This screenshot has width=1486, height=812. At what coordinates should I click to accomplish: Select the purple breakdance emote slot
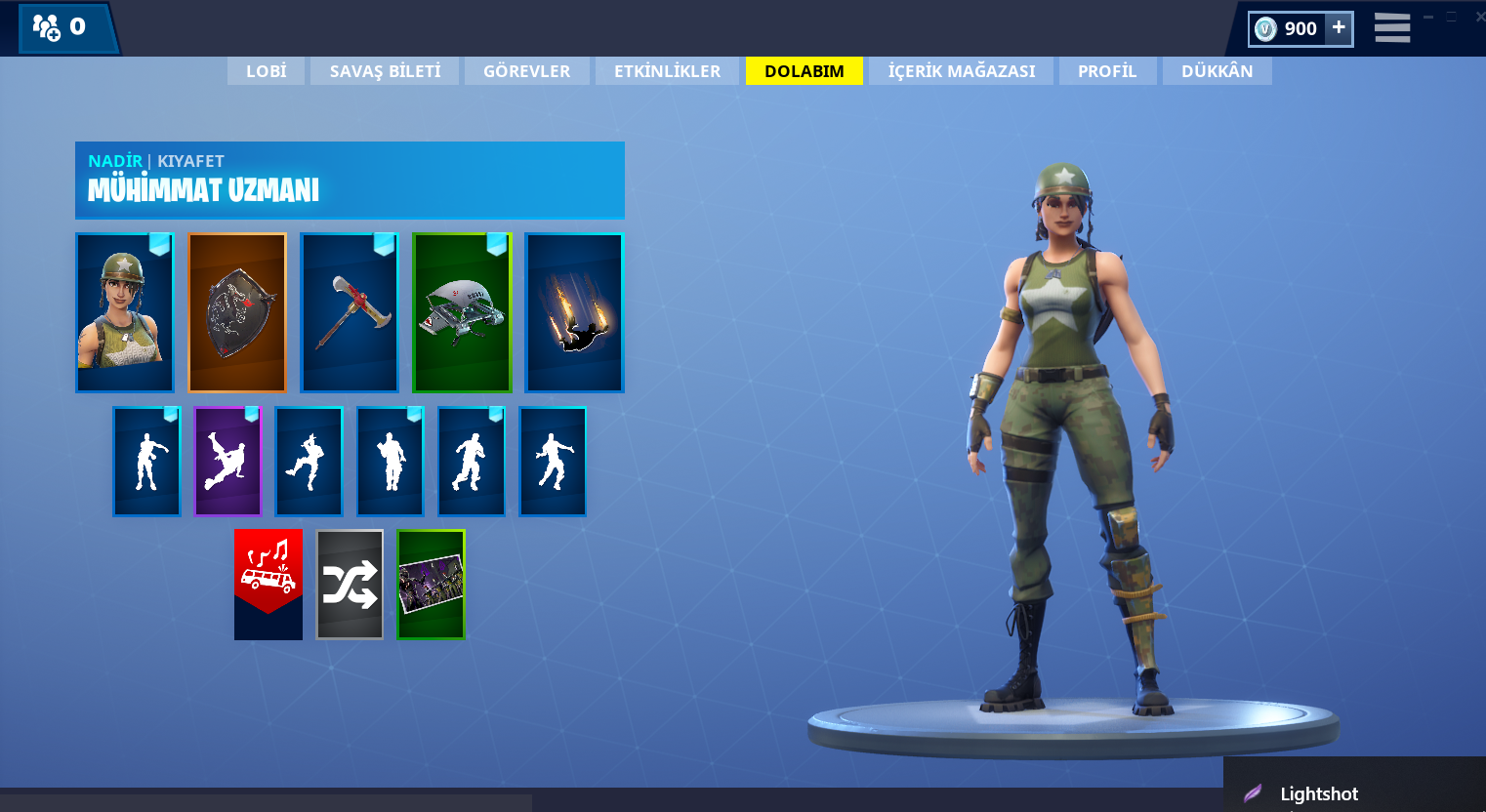click(227, 462)
